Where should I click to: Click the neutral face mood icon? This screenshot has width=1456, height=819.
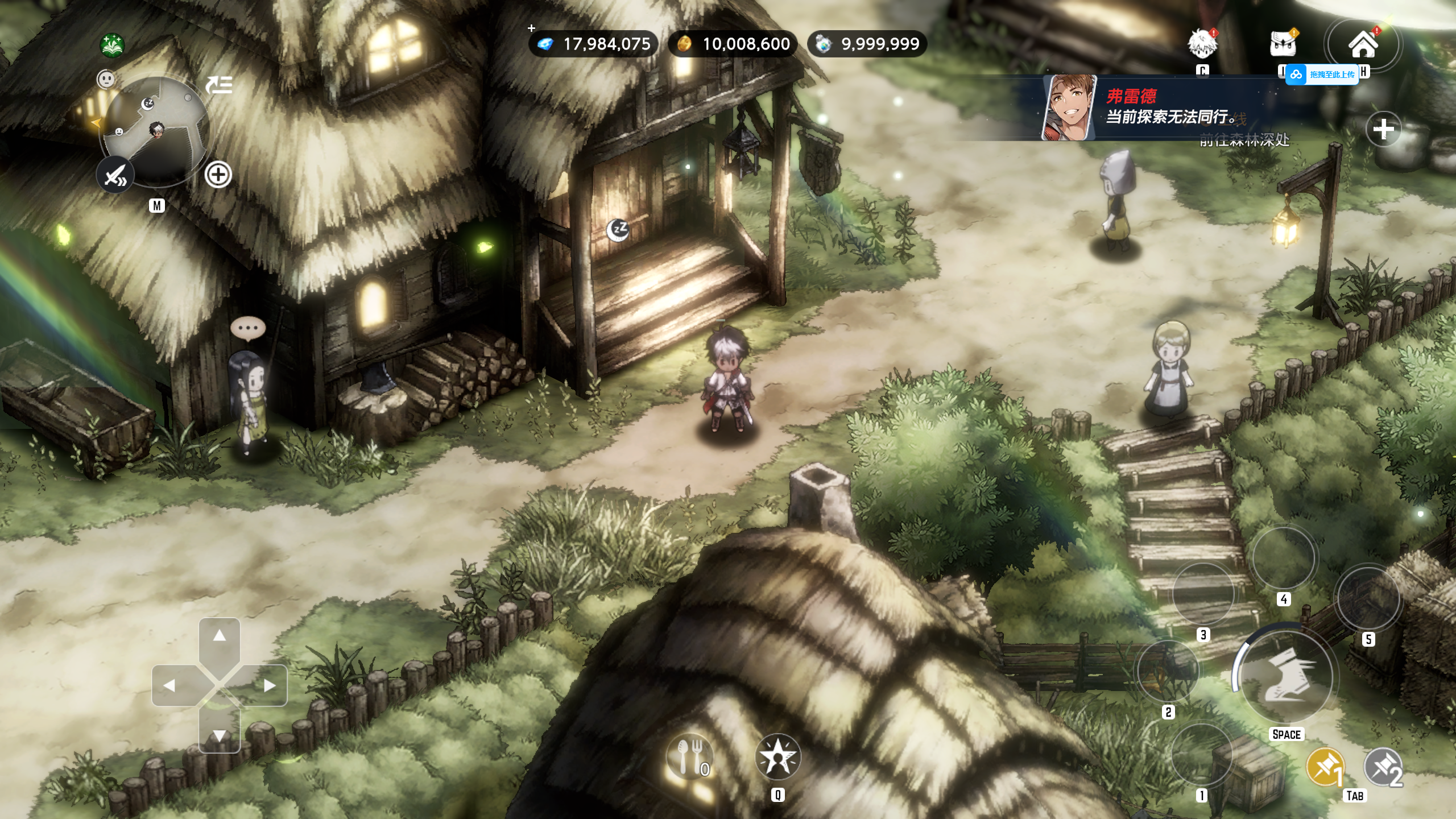coord(106,79)
